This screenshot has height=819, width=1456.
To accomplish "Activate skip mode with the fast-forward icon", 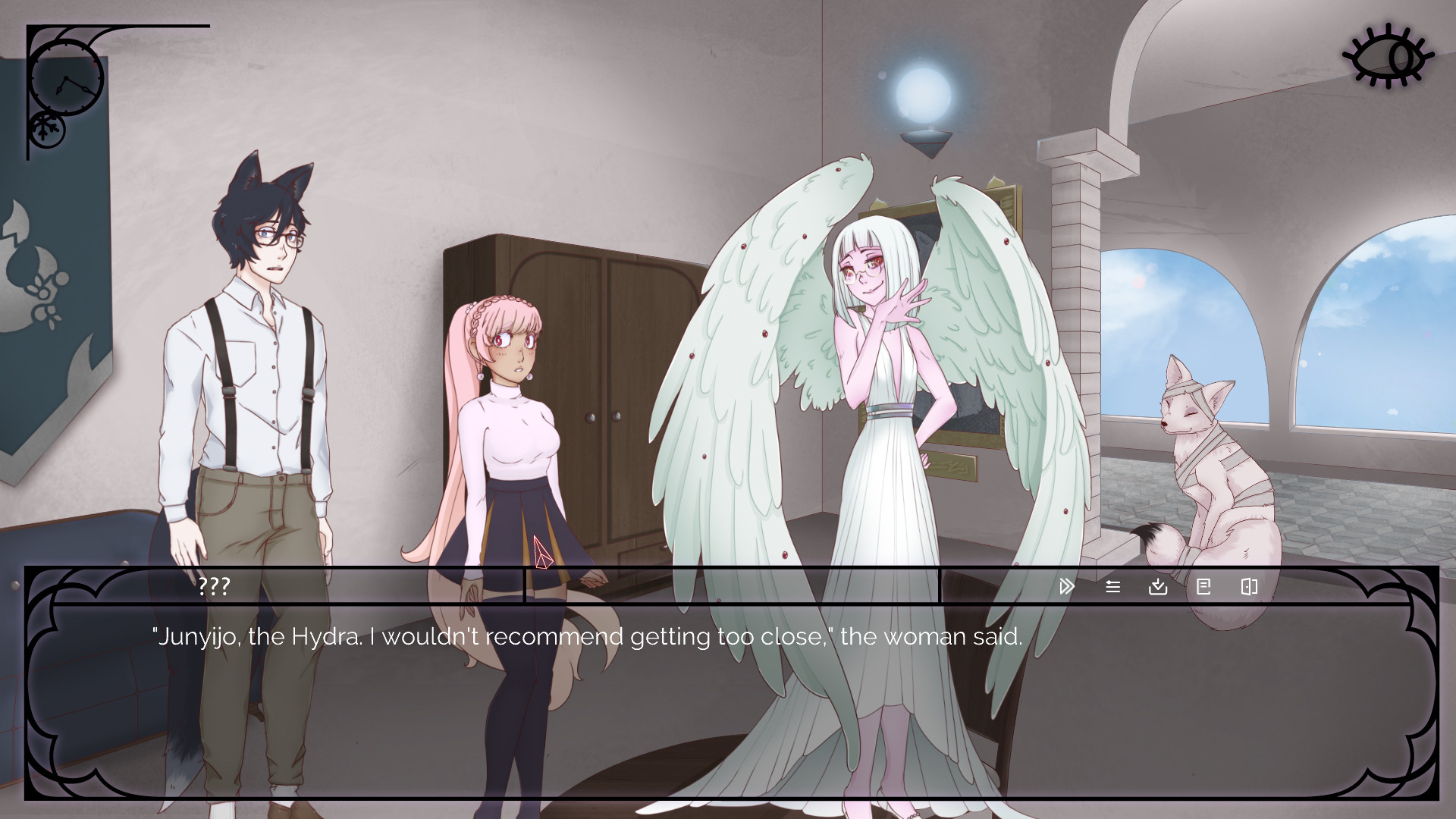I will coord(1066,586).
